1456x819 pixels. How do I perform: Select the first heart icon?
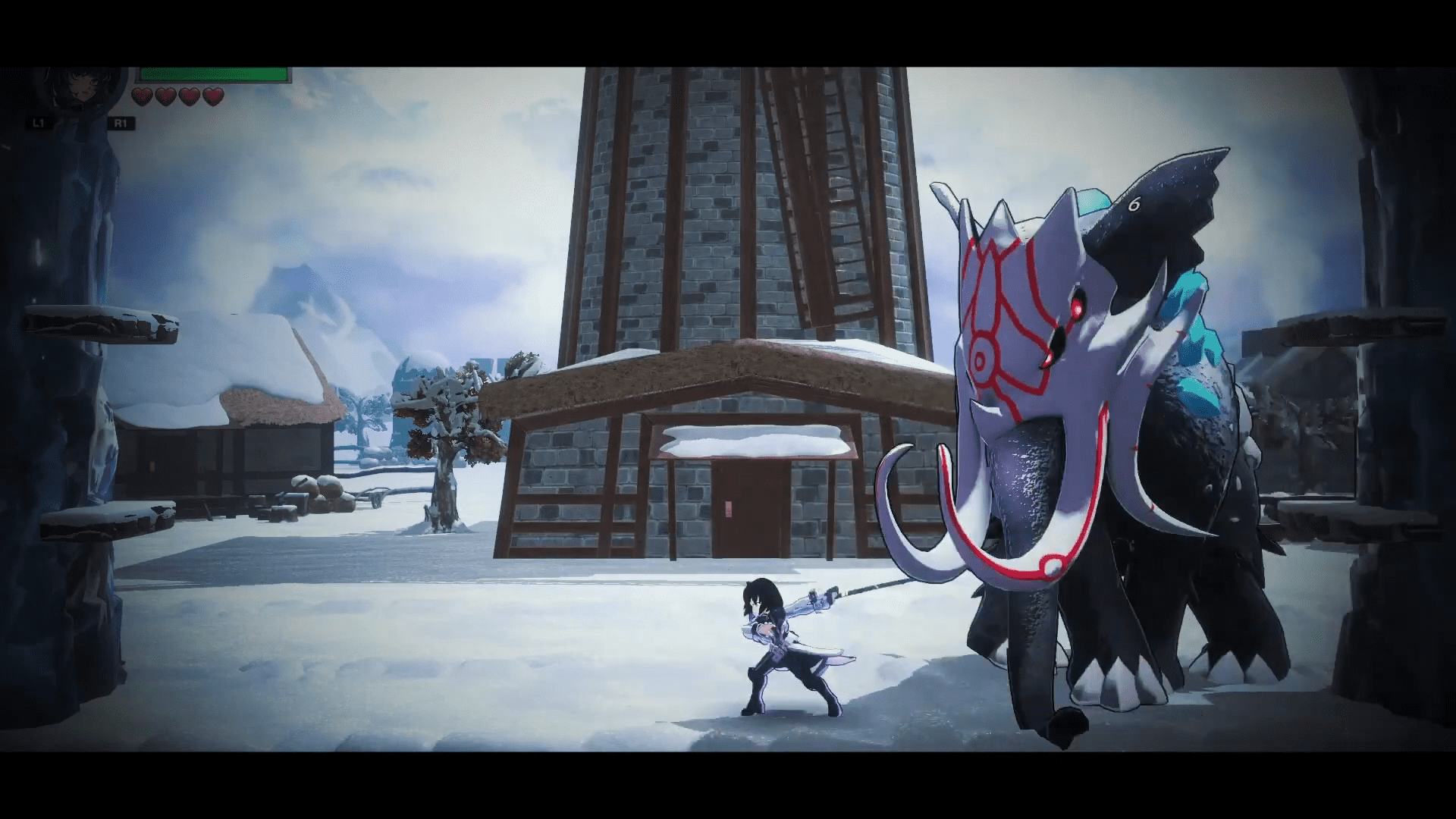tap(141, 97)
